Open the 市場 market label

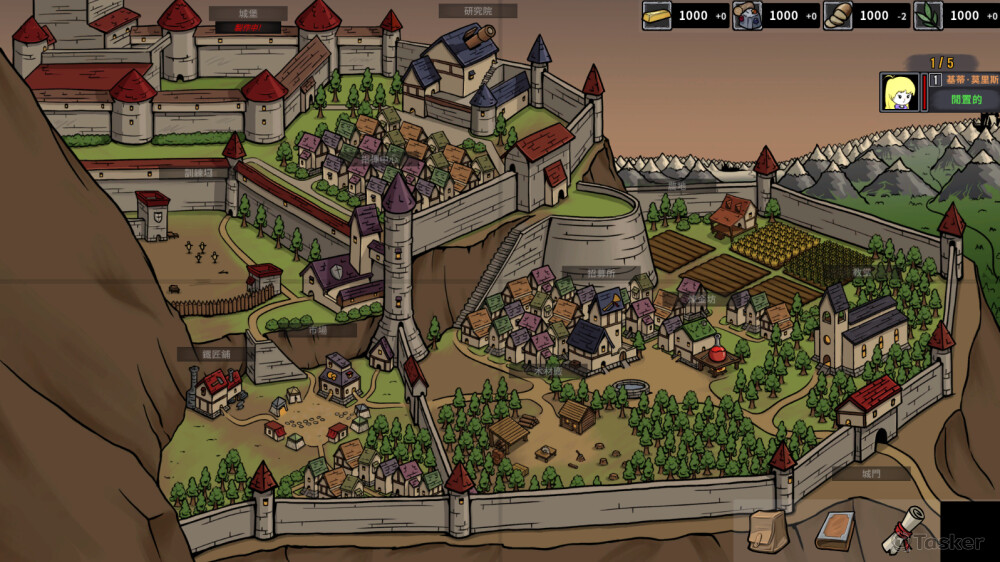click(x=316, y=330)
